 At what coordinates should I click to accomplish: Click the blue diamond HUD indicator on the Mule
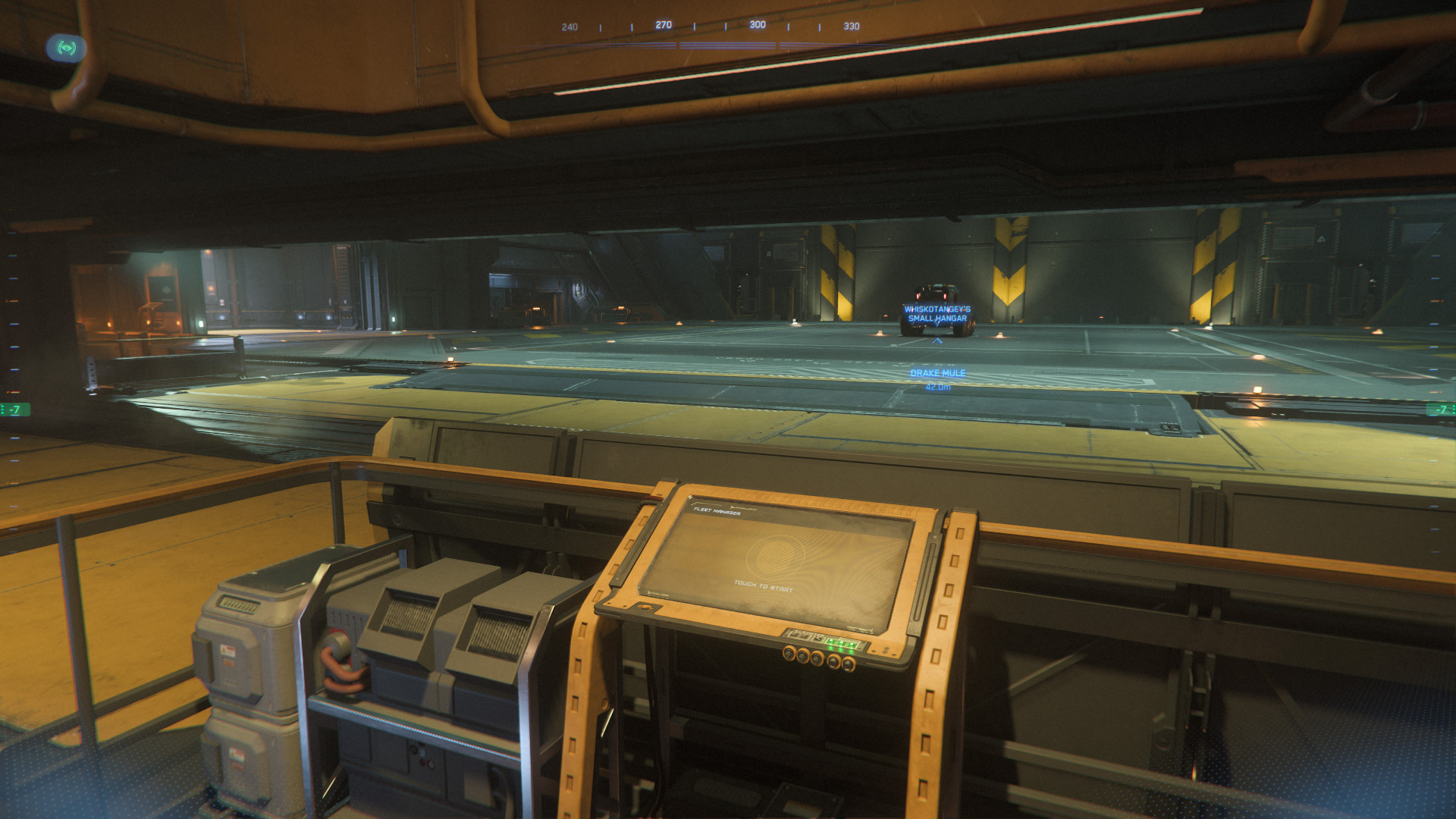(x=937, y=324)
